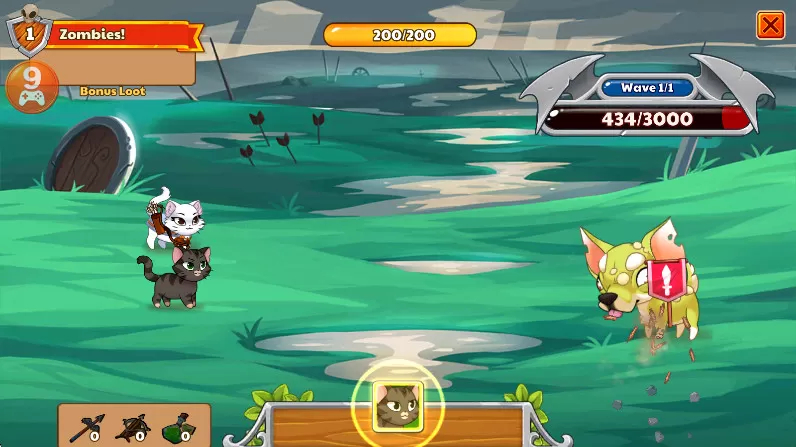Tap the level 1 skull shield badge
796x447 pixels.
pos(29,33)
